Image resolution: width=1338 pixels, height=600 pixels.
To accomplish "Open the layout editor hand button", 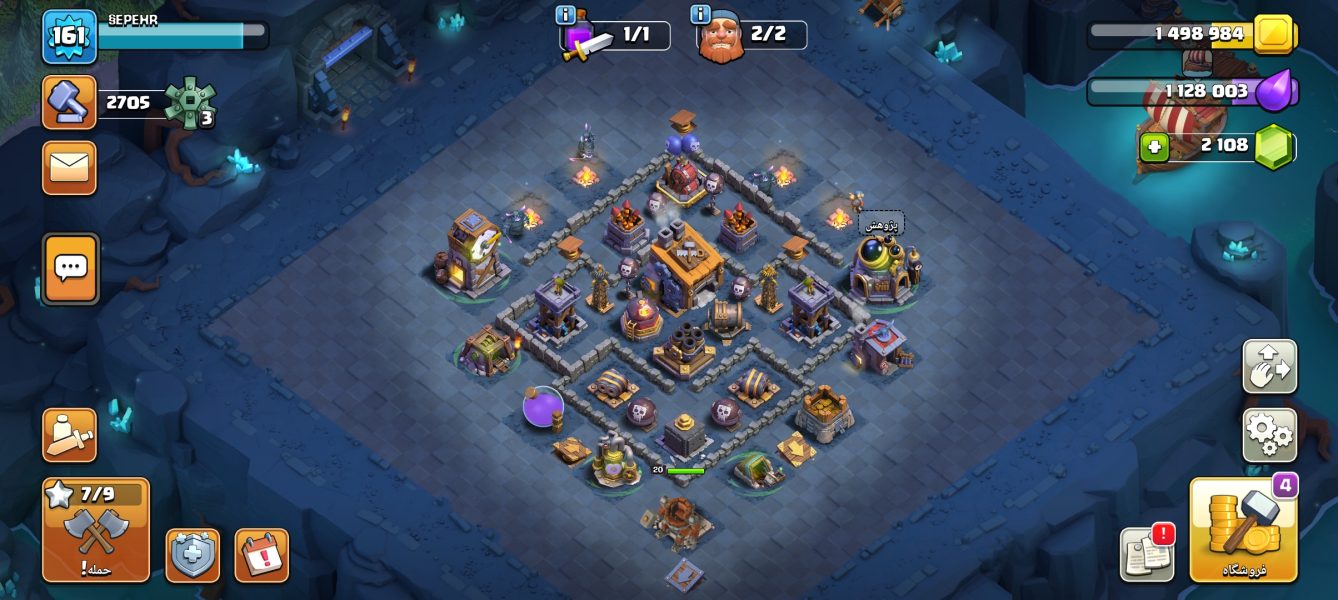I will (x=1269, y=367).
